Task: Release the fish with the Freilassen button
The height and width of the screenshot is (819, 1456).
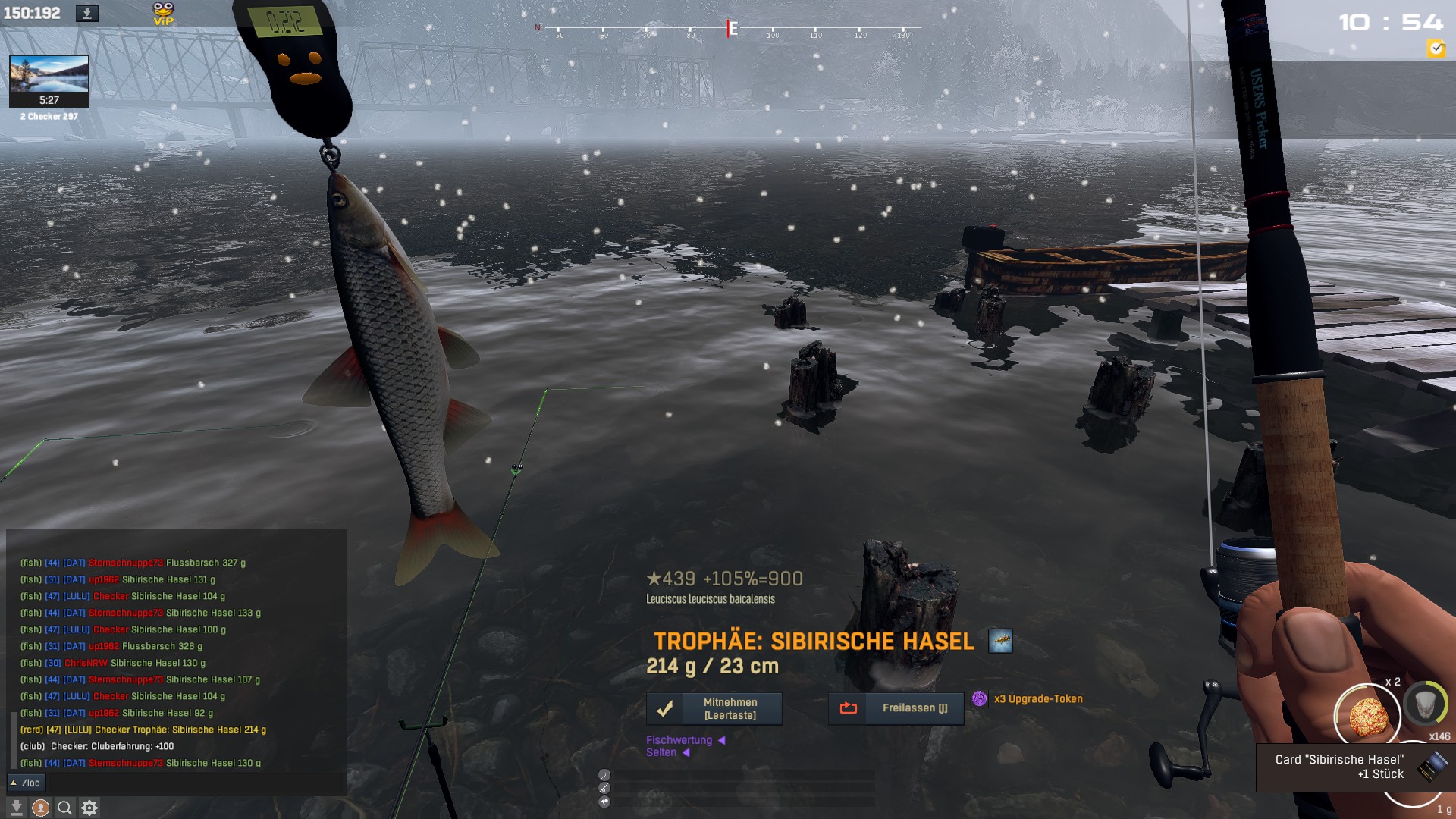Action: (896, 708)
